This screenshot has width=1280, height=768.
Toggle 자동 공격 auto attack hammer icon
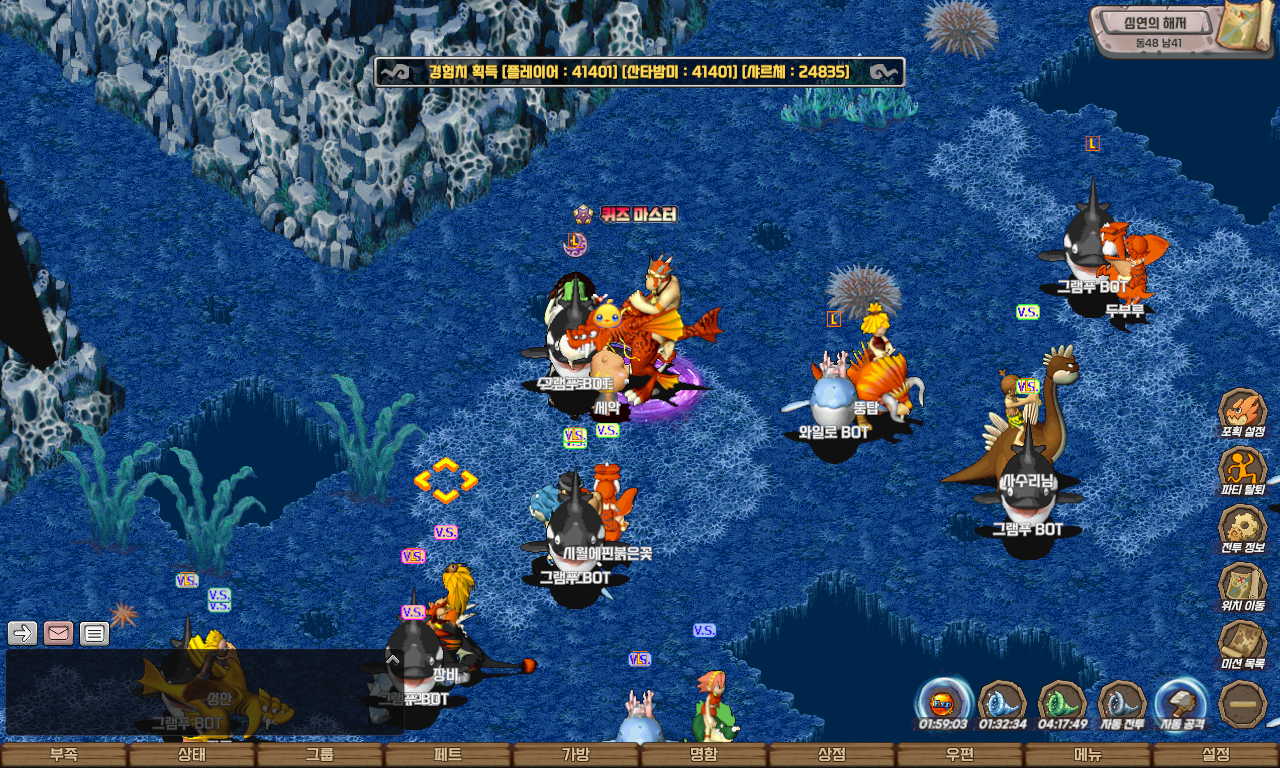(1182, 701)
